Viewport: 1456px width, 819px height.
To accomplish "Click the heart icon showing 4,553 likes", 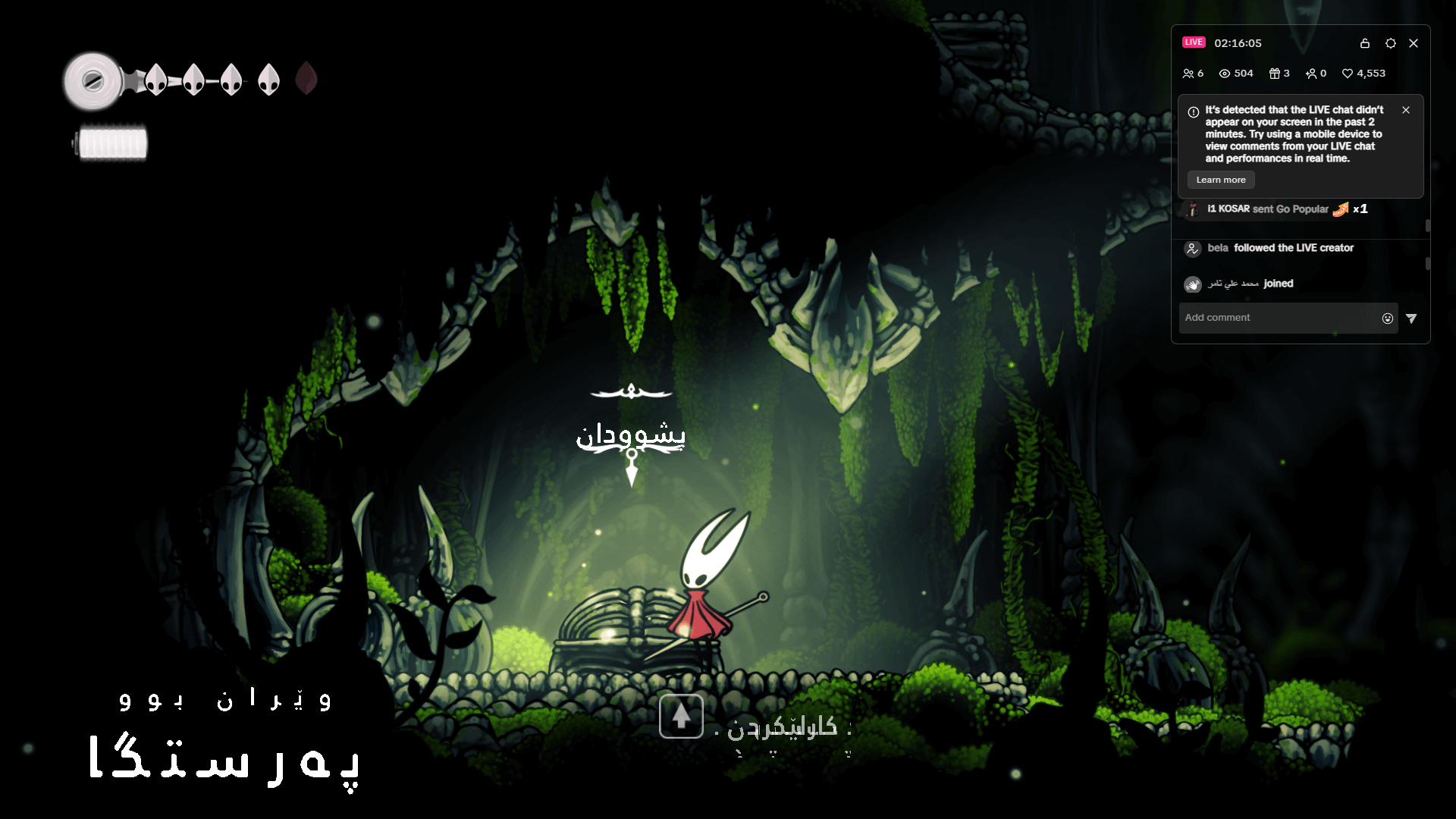I will (1348, 73).
